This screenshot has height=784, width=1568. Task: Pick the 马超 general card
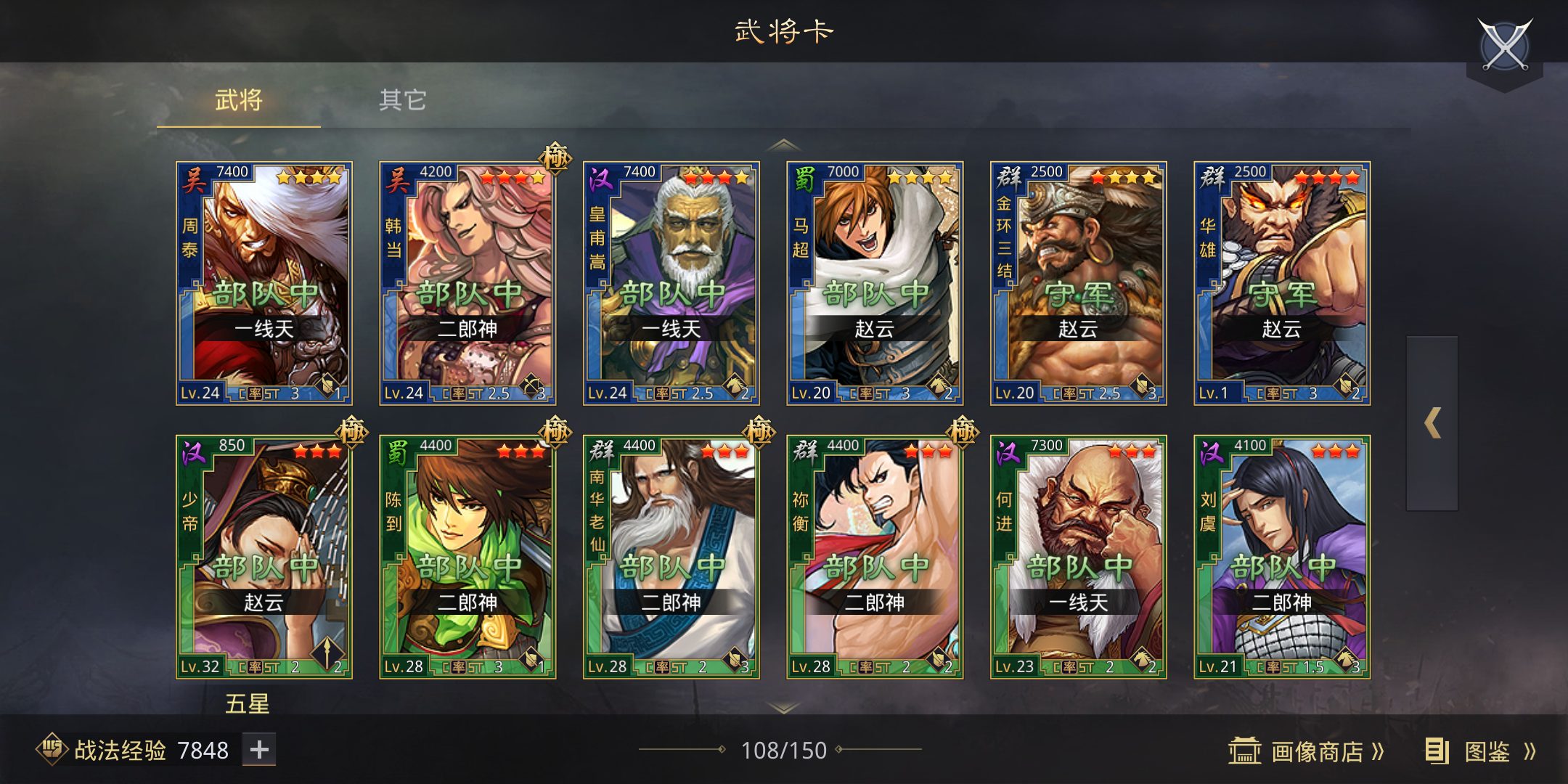[x=875, y=283]
